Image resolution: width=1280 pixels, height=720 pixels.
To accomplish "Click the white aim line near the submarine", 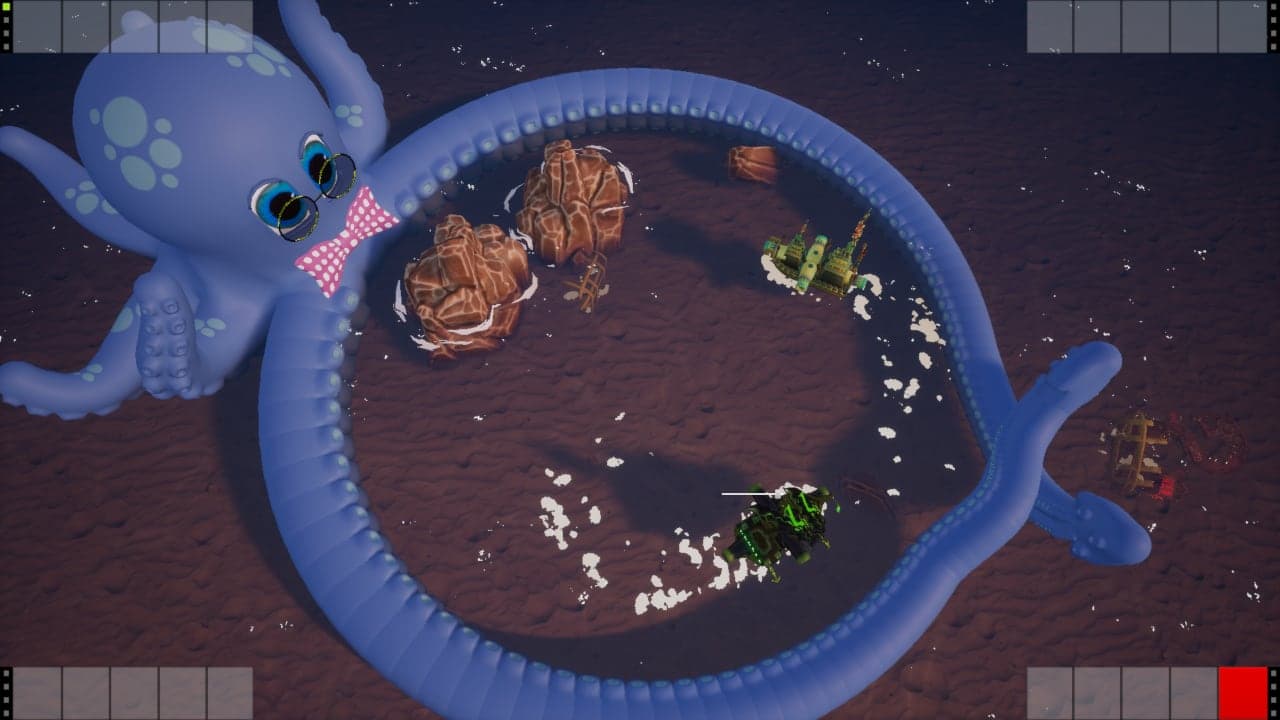I will pos(745,492).
